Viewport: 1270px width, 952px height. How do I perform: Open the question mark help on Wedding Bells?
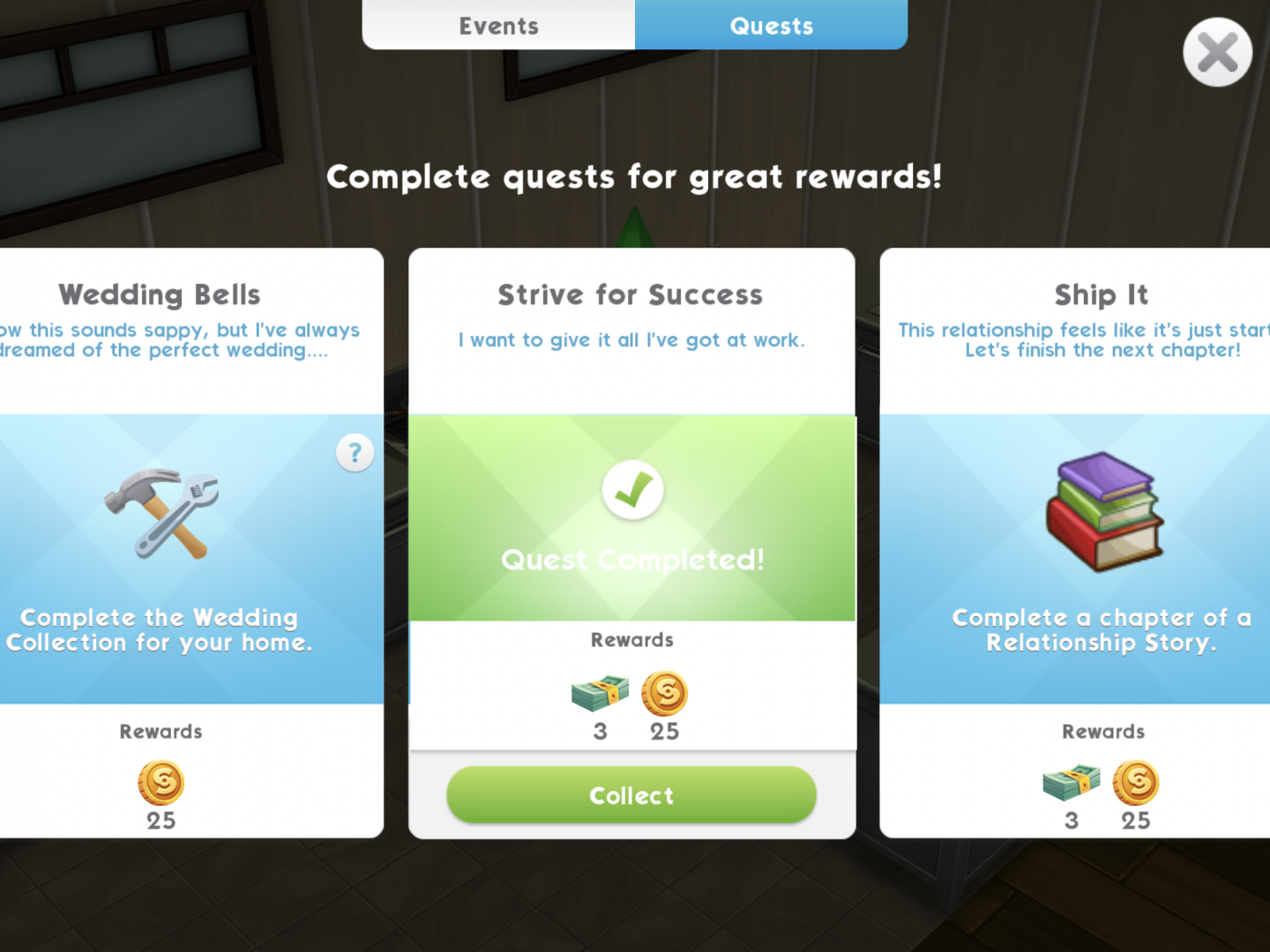pyautogui.click(x=355, y=452)
